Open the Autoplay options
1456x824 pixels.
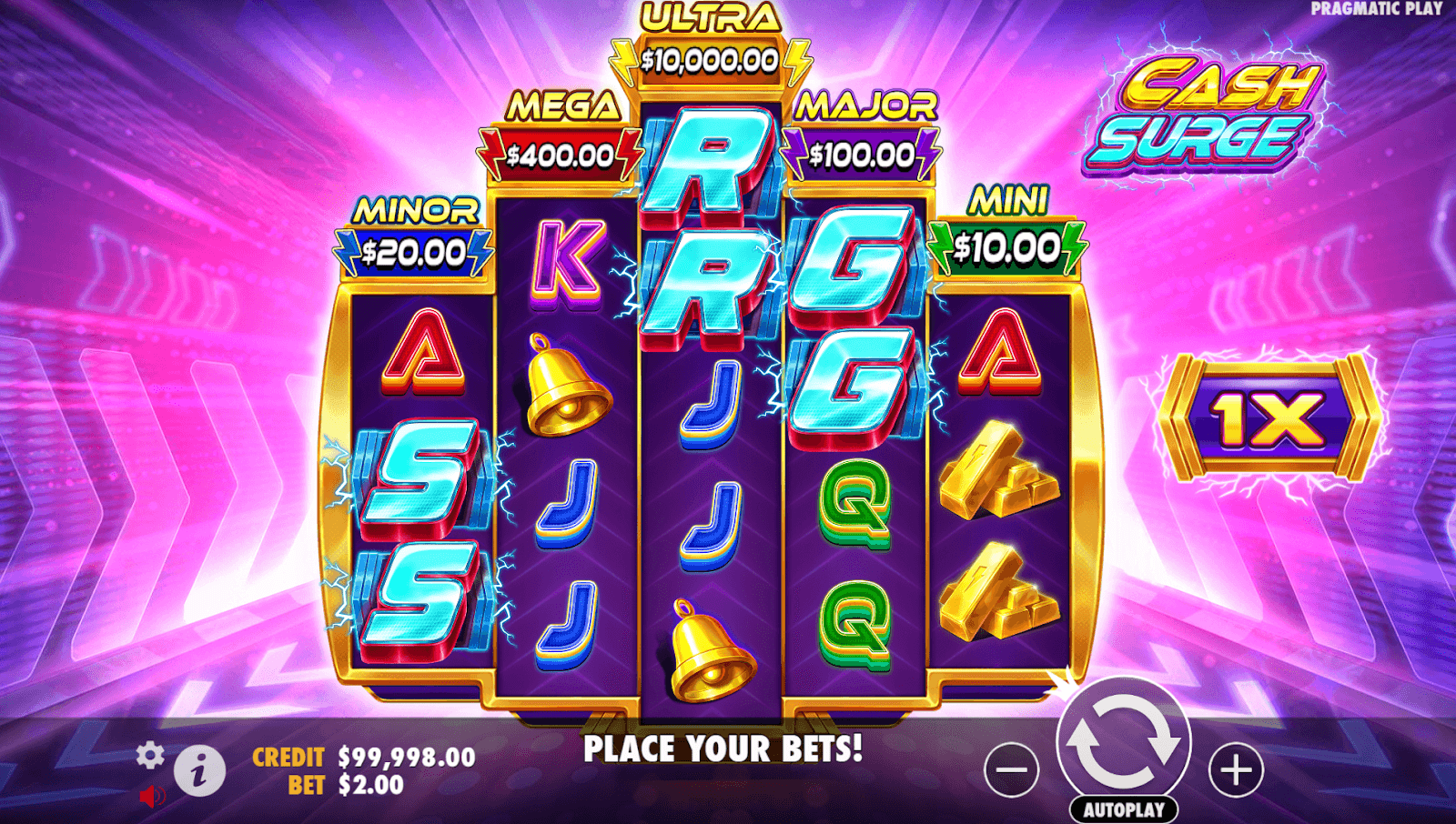pos(1124,809)
